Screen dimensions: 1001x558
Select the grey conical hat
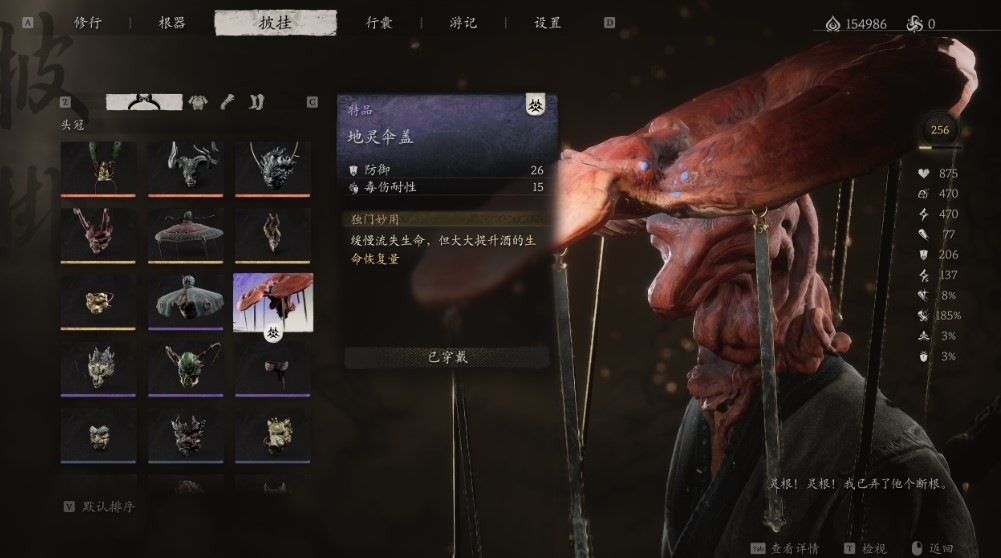coord(186,299)
